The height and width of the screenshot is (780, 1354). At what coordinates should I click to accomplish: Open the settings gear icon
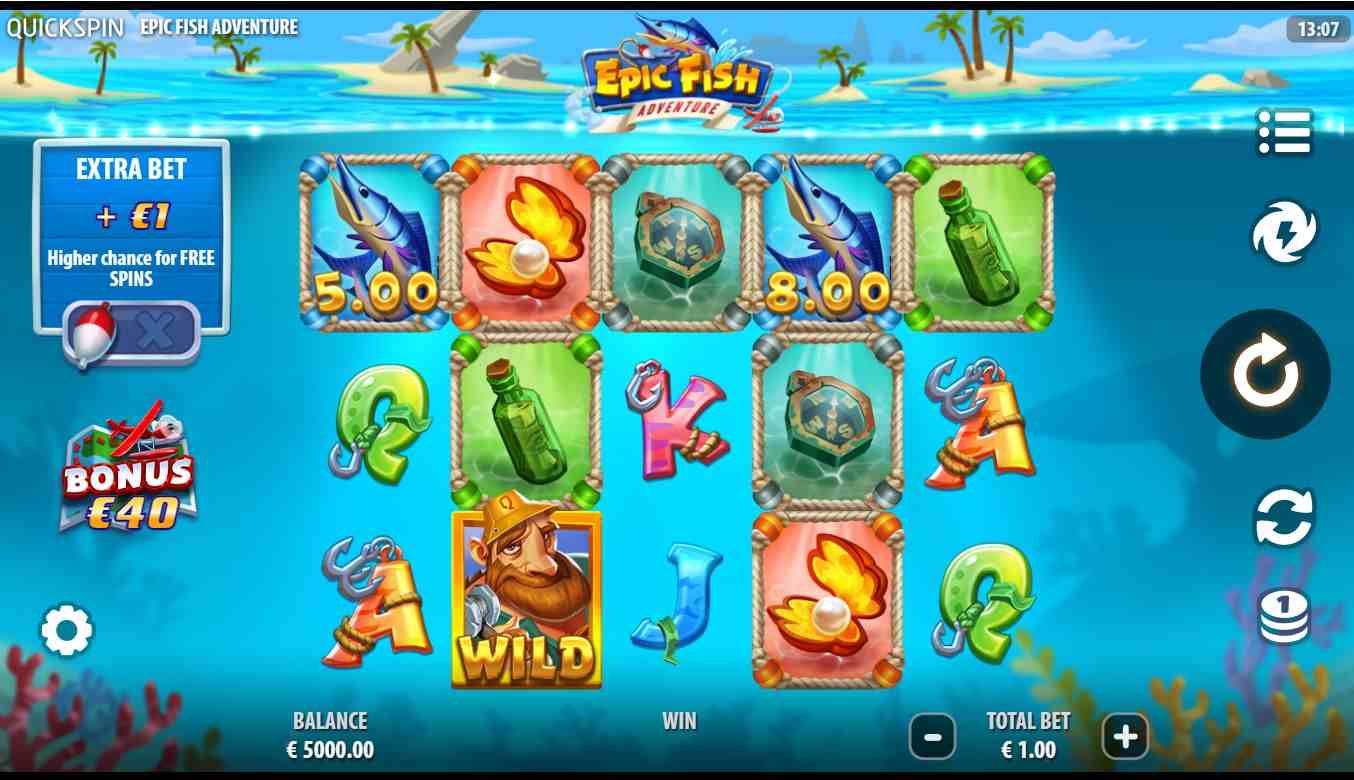[x=67, y=630]
